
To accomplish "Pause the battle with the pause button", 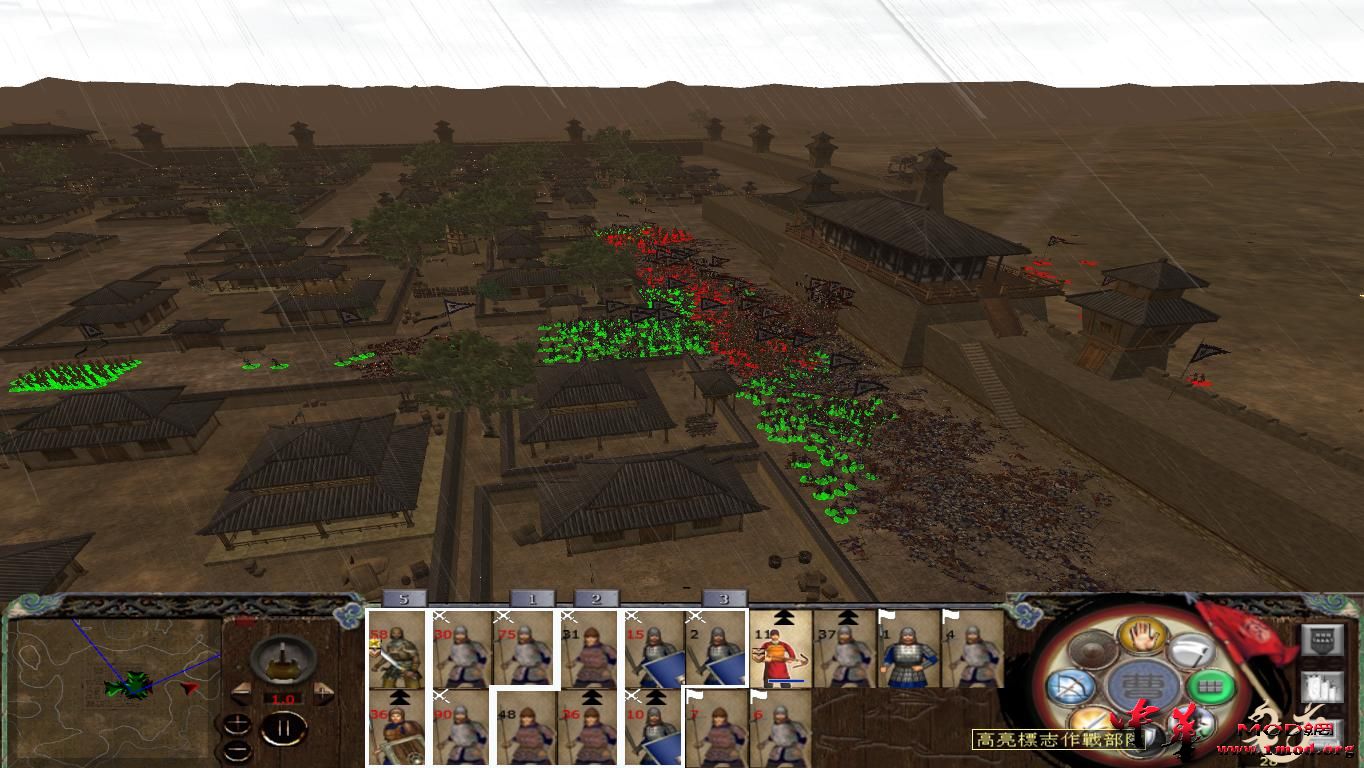I will coord(282,728).
